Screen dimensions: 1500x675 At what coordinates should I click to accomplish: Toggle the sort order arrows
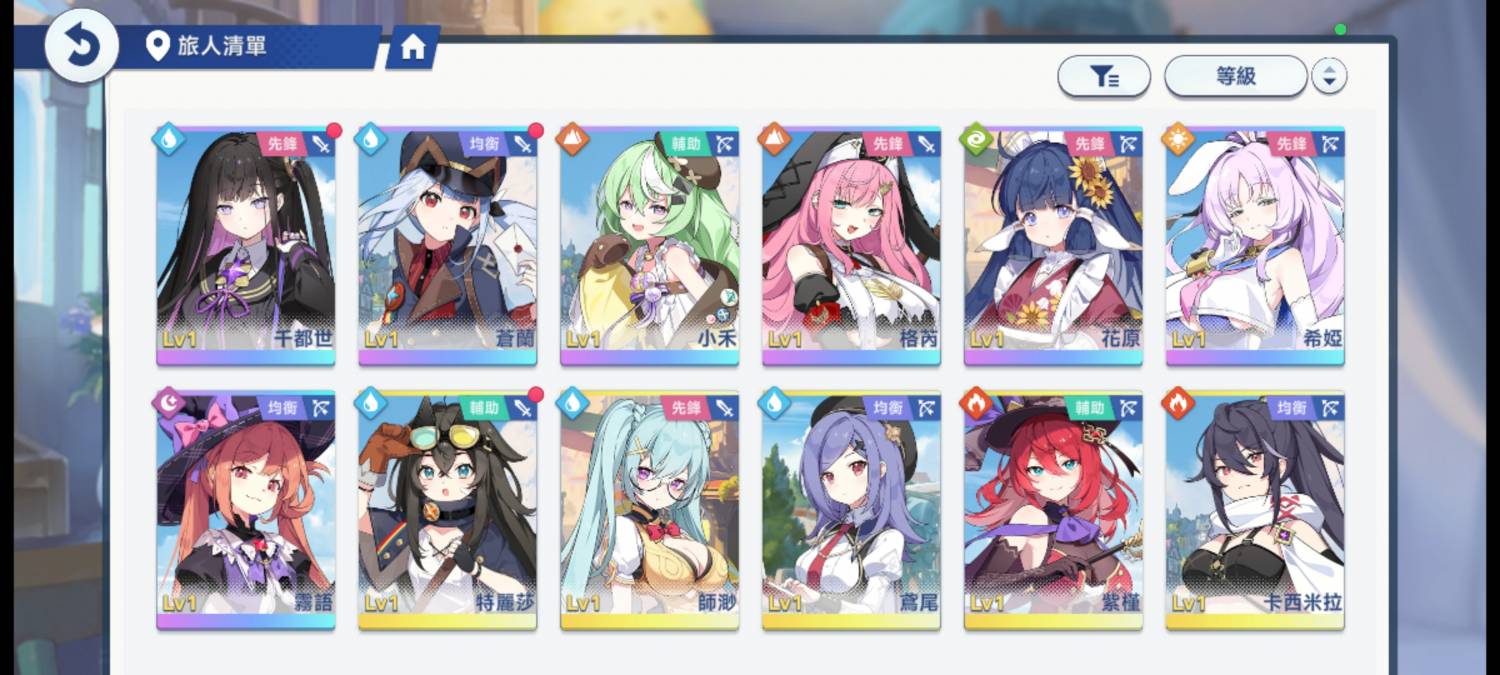click(x=1329, y=76)
